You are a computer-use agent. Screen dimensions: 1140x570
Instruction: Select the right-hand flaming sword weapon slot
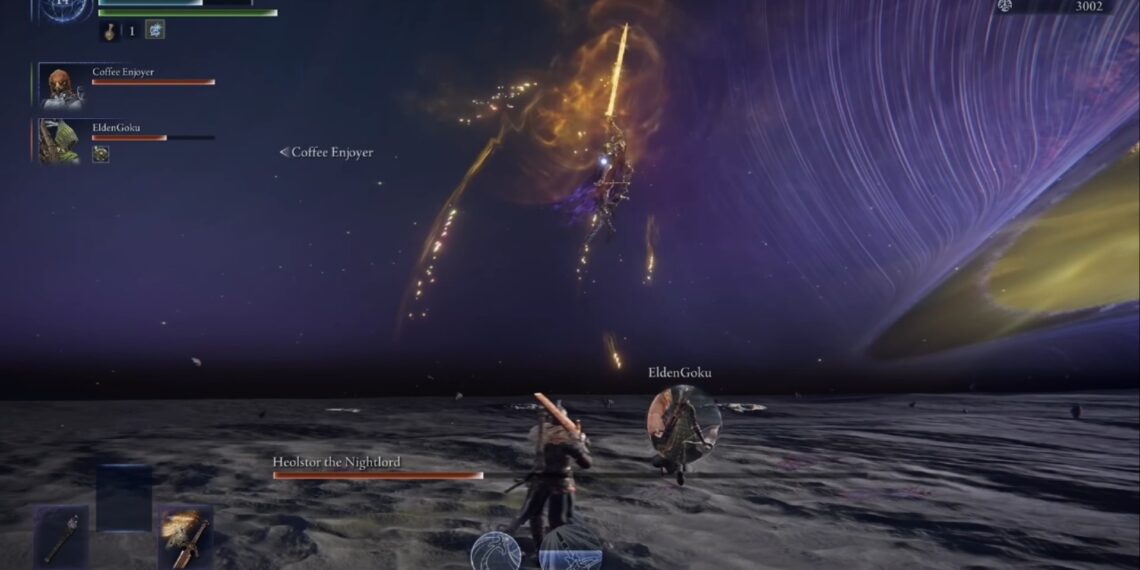(185, 536)
